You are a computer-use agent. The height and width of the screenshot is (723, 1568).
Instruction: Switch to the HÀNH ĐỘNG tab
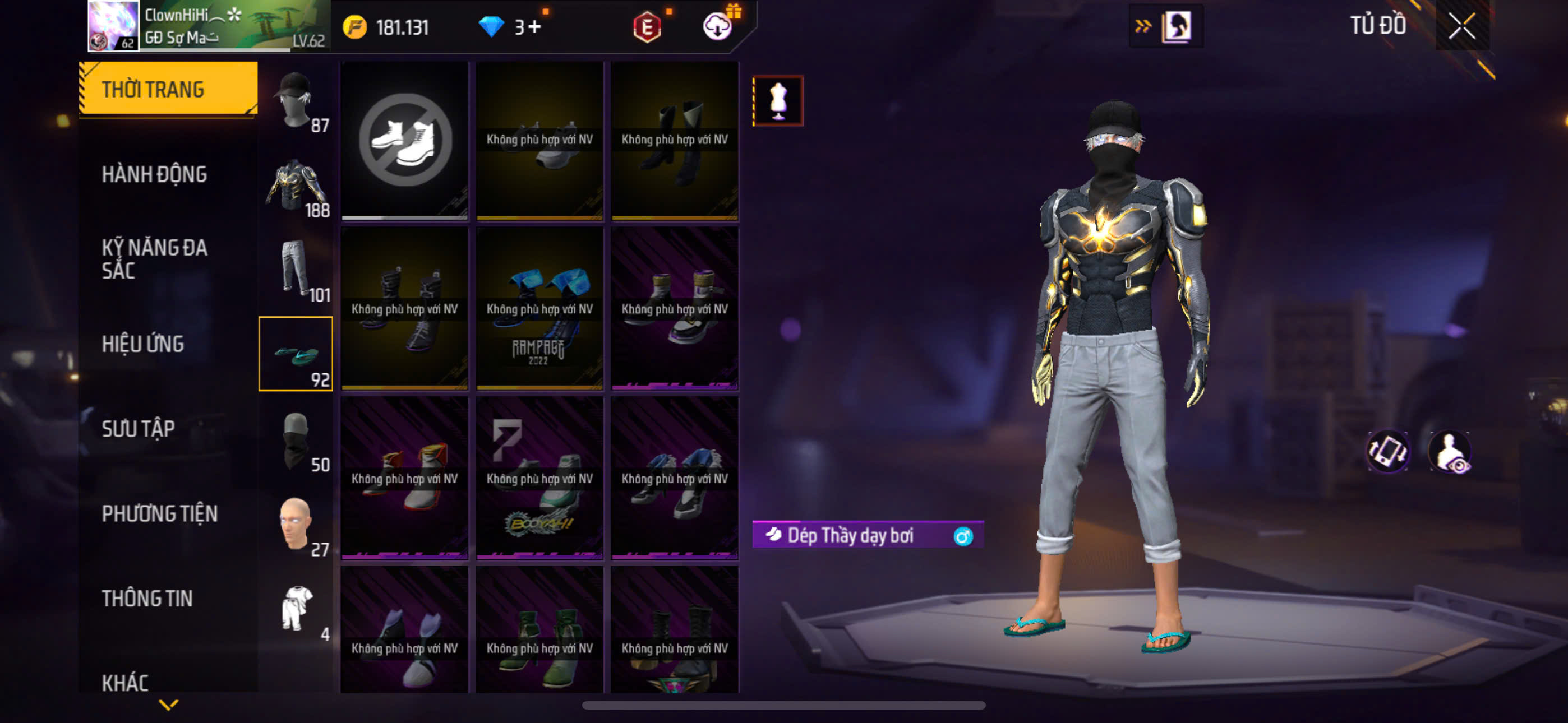pyautogui.click(x=154, y=174)
